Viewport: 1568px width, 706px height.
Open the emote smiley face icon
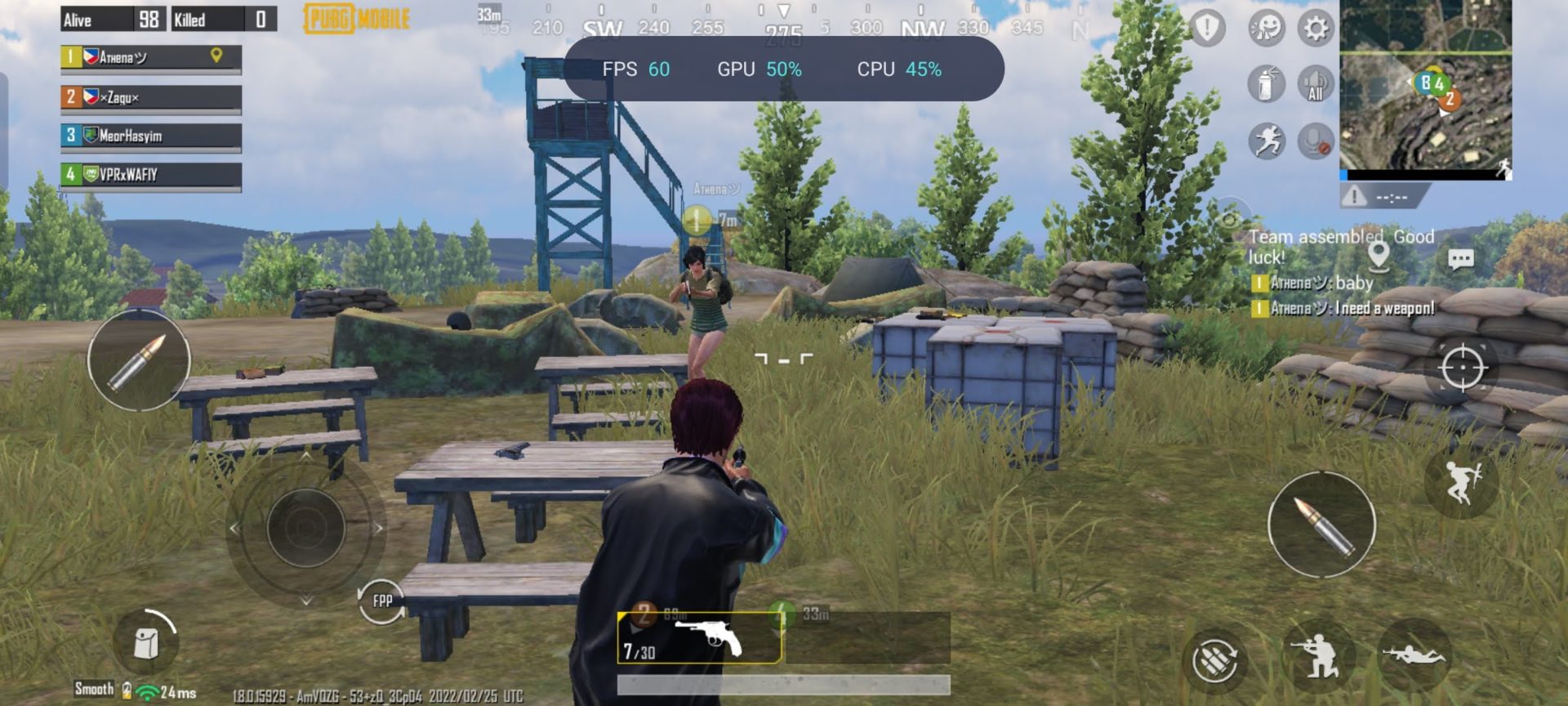1266,29
